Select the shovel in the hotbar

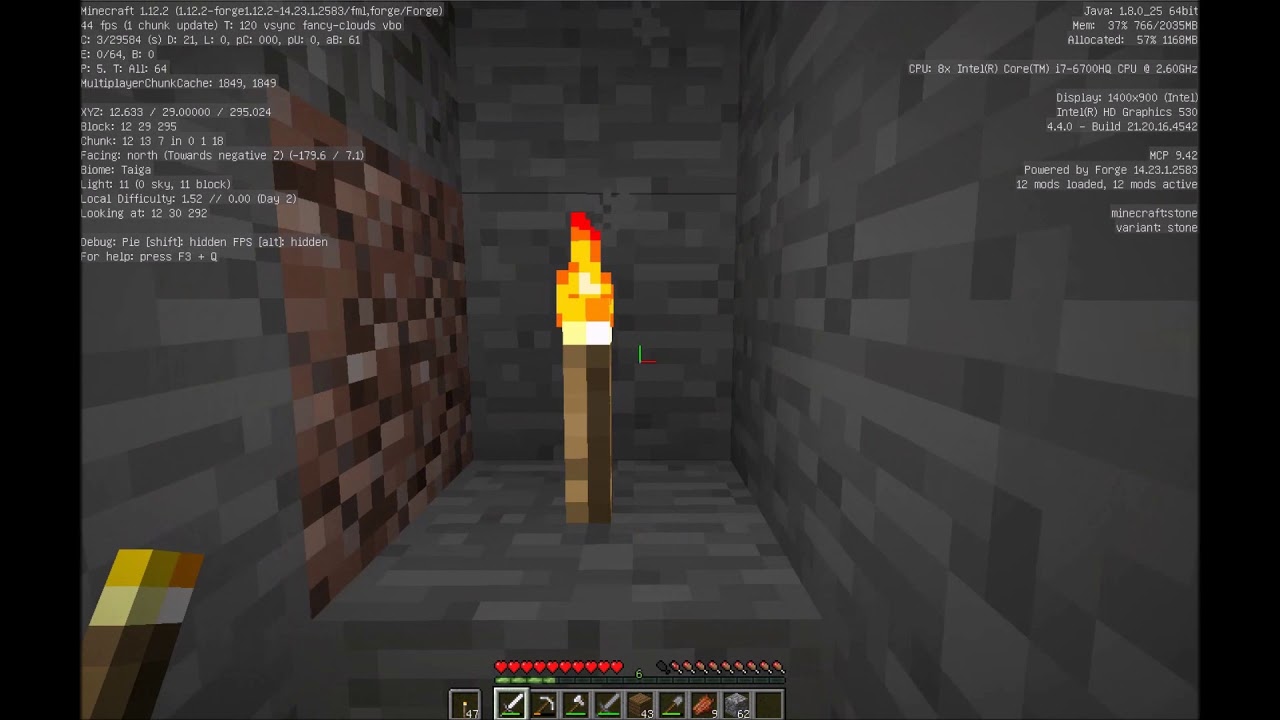672,703
